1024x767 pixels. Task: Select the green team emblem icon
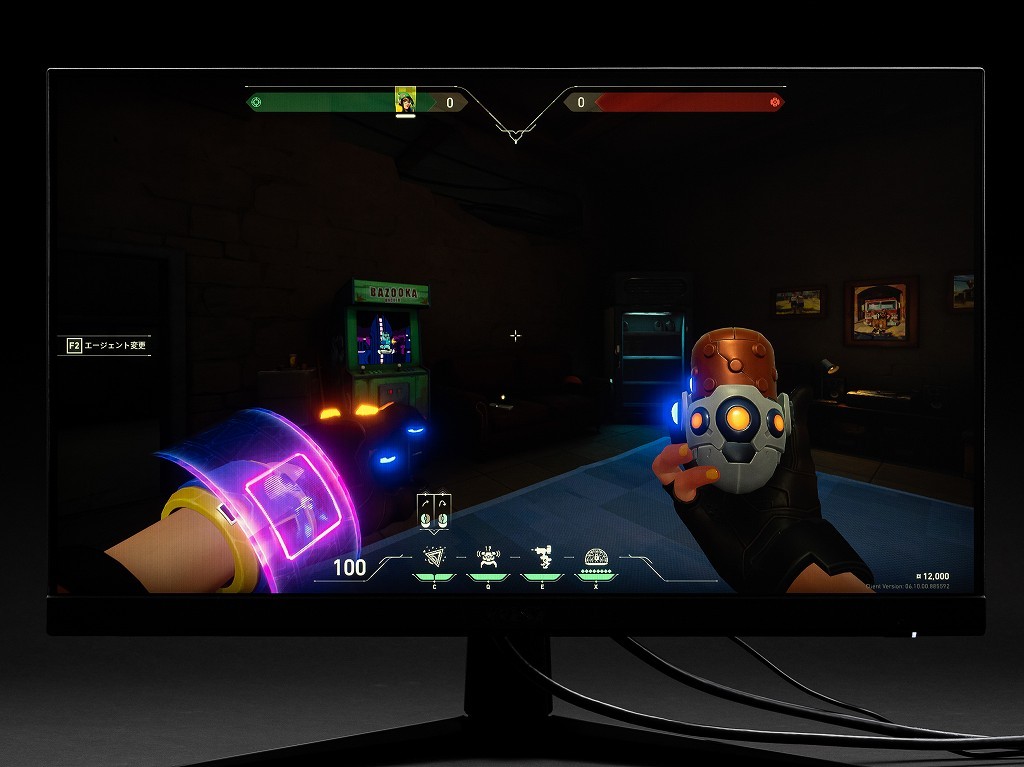tap(256, 102)
